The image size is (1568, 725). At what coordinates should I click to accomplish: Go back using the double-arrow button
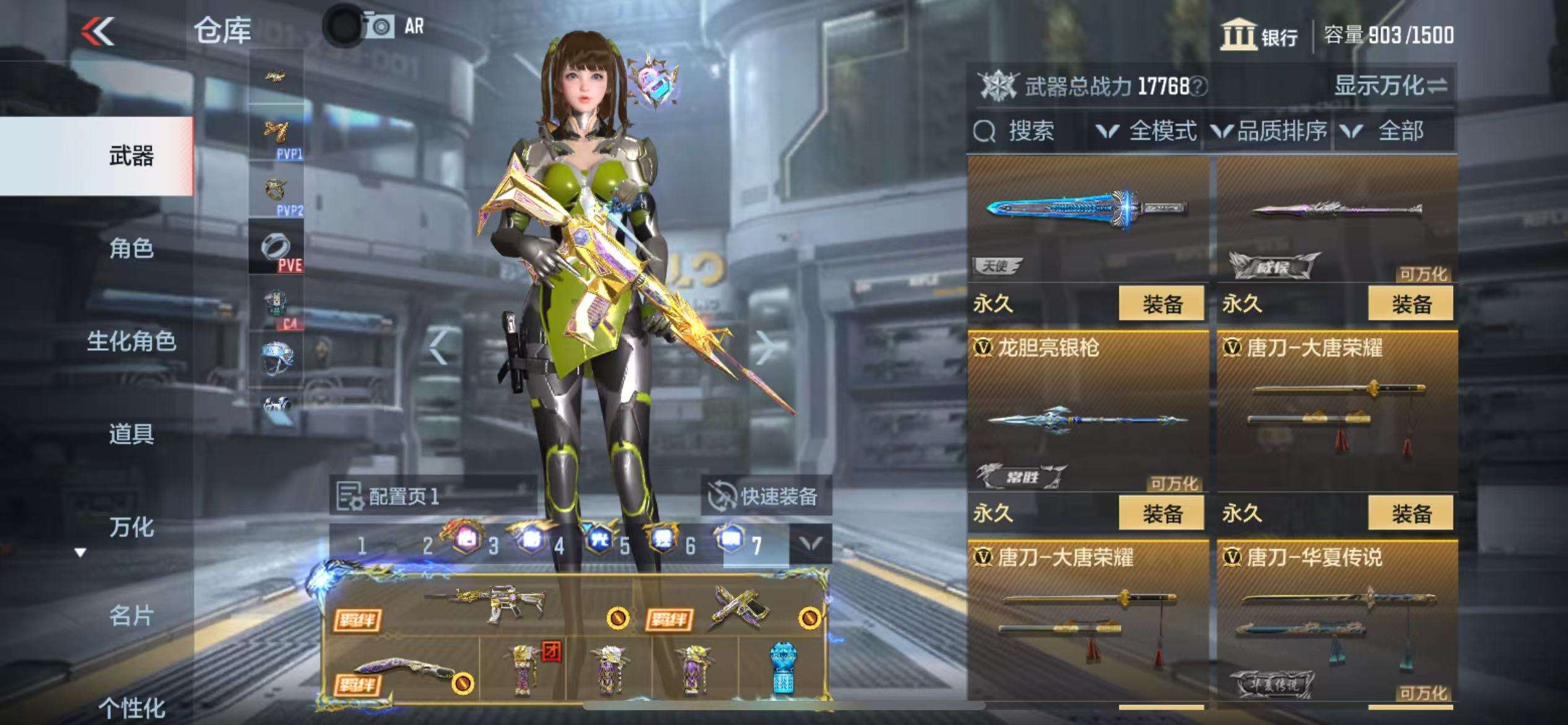(x=98, y=31)
